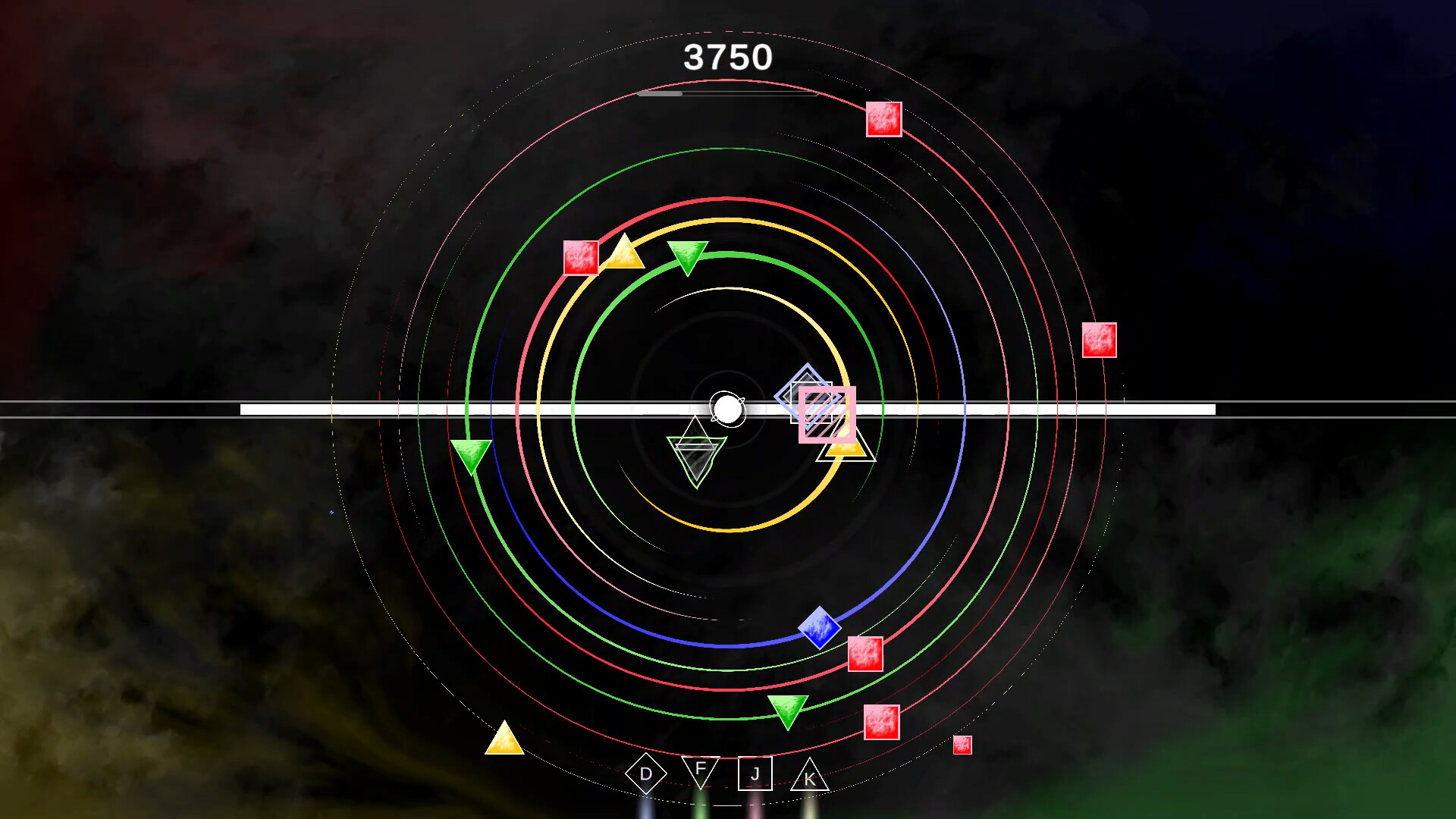Click the green triangle note at the lower green ring
Viewport: 1456px width, 819px height.
pos(786,711)
